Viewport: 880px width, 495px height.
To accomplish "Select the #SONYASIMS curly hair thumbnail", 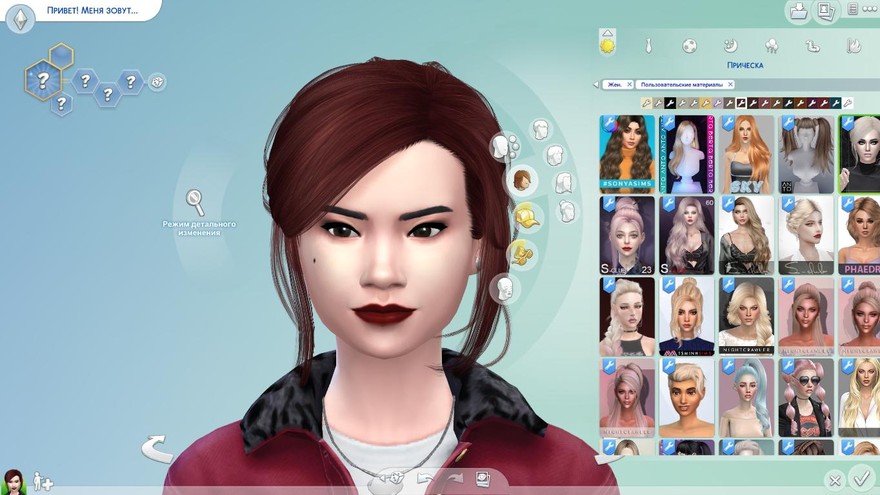I will (627, 152).
